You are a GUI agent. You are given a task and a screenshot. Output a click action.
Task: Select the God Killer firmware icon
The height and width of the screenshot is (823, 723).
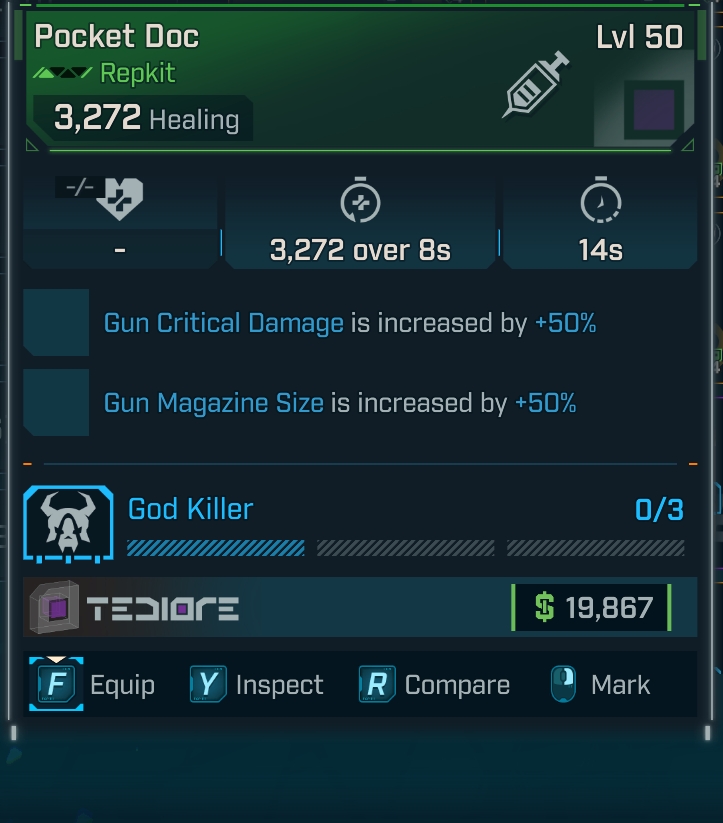pos(69,524)
